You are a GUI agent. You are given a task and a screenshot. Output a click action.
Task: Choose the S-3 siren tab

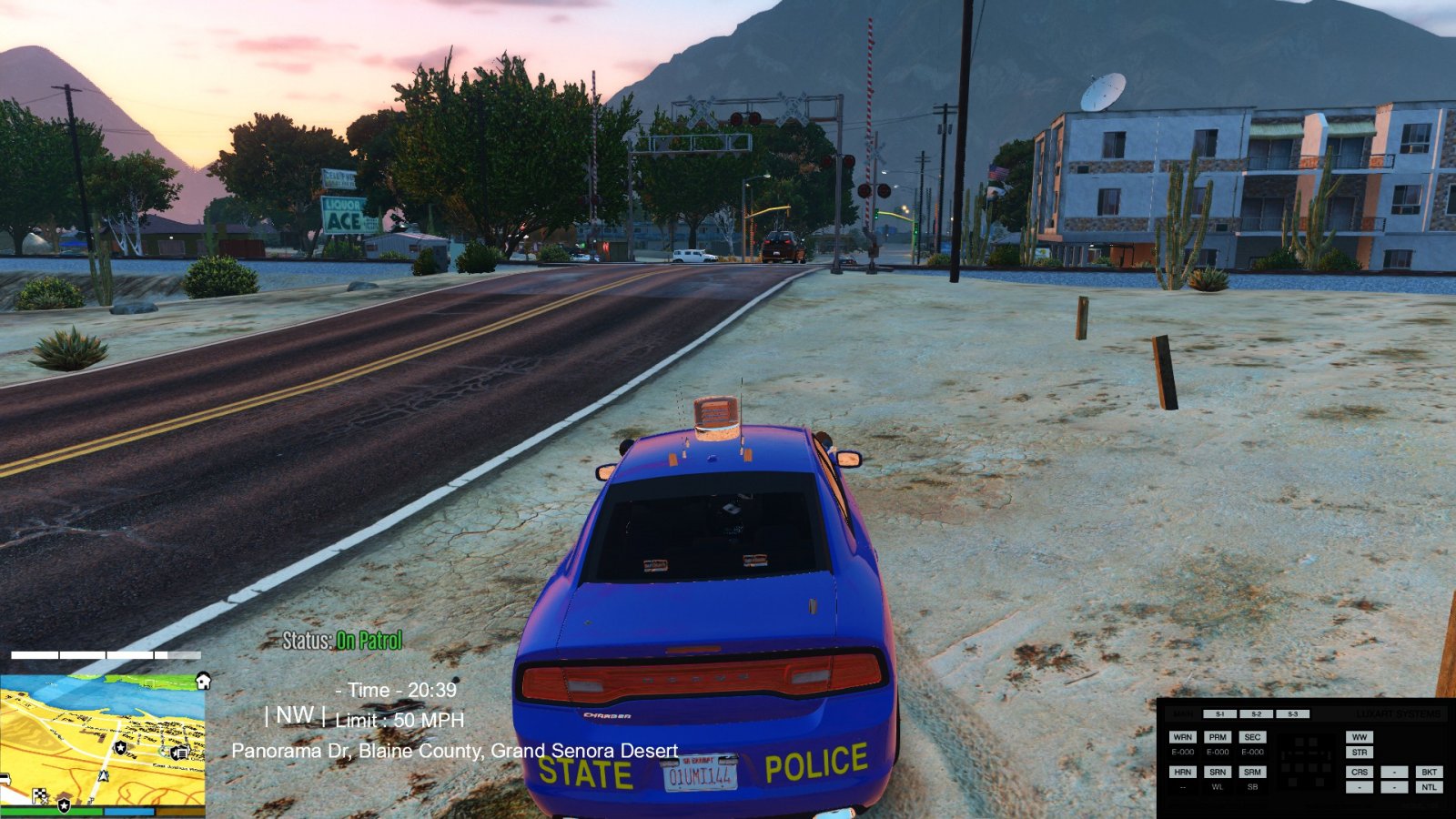pyautogui.click(x=1292, y=714)
